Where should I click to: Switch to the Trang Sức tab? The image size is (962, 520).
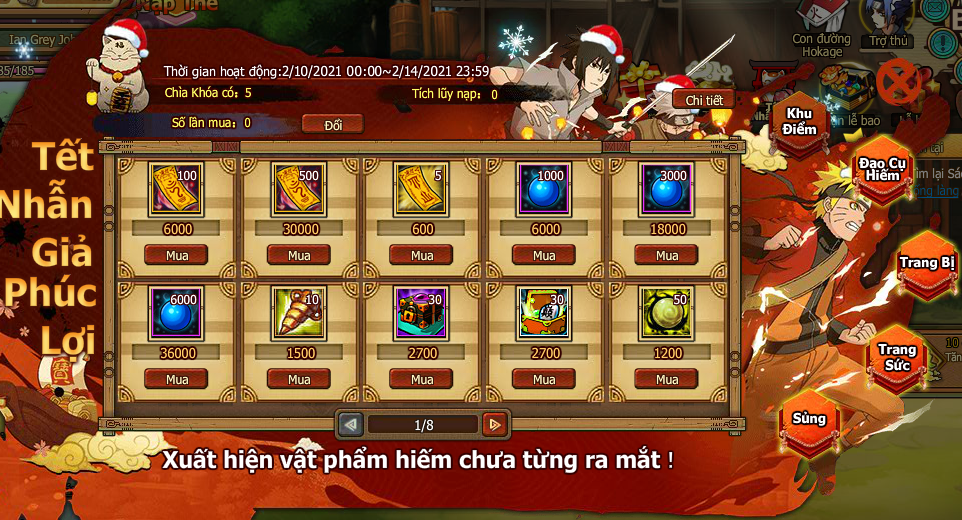[896, 356]
